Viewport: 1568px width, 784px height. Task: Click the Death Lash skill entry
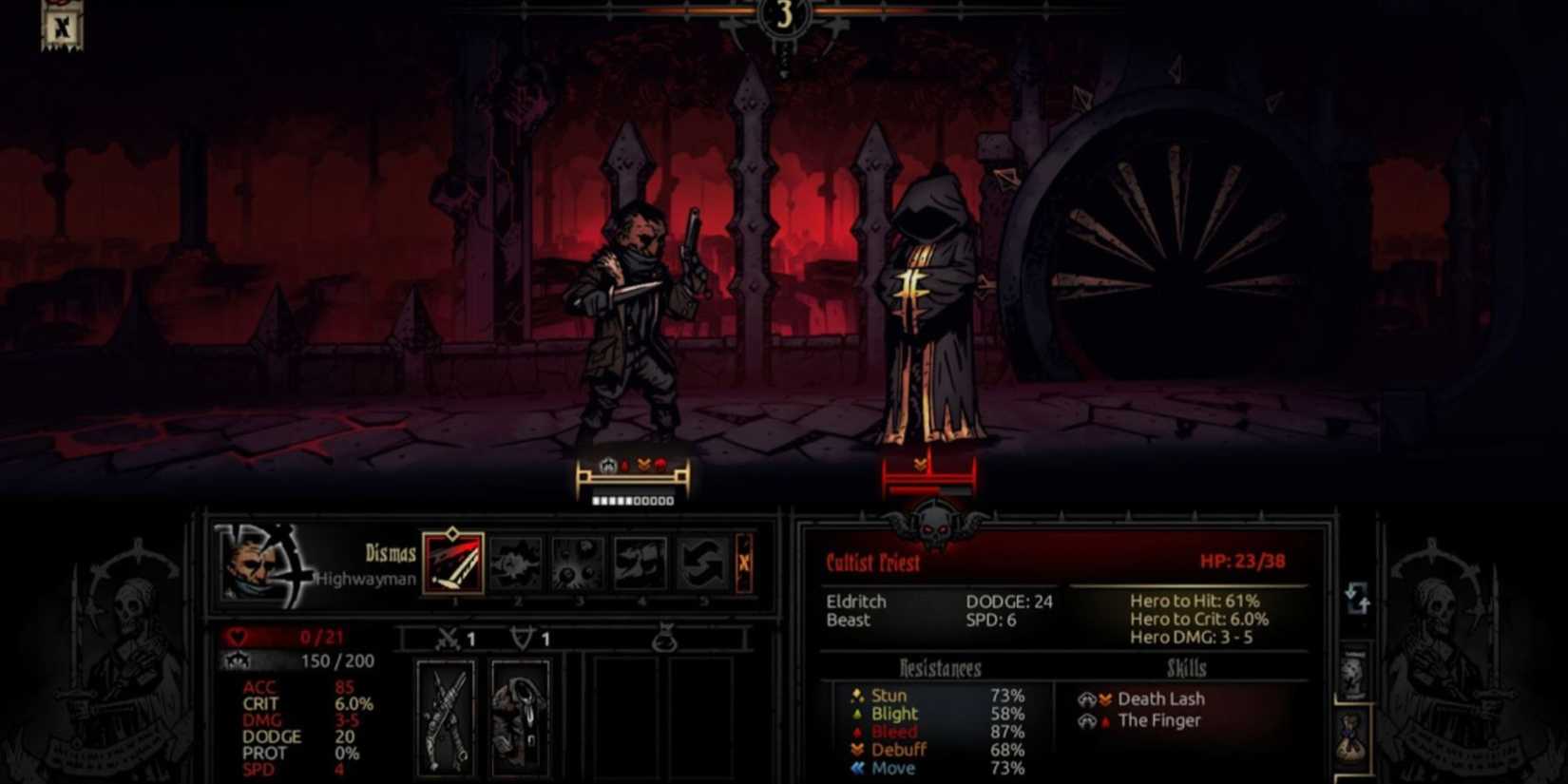pyautogui.click(x=1160, y=698)
